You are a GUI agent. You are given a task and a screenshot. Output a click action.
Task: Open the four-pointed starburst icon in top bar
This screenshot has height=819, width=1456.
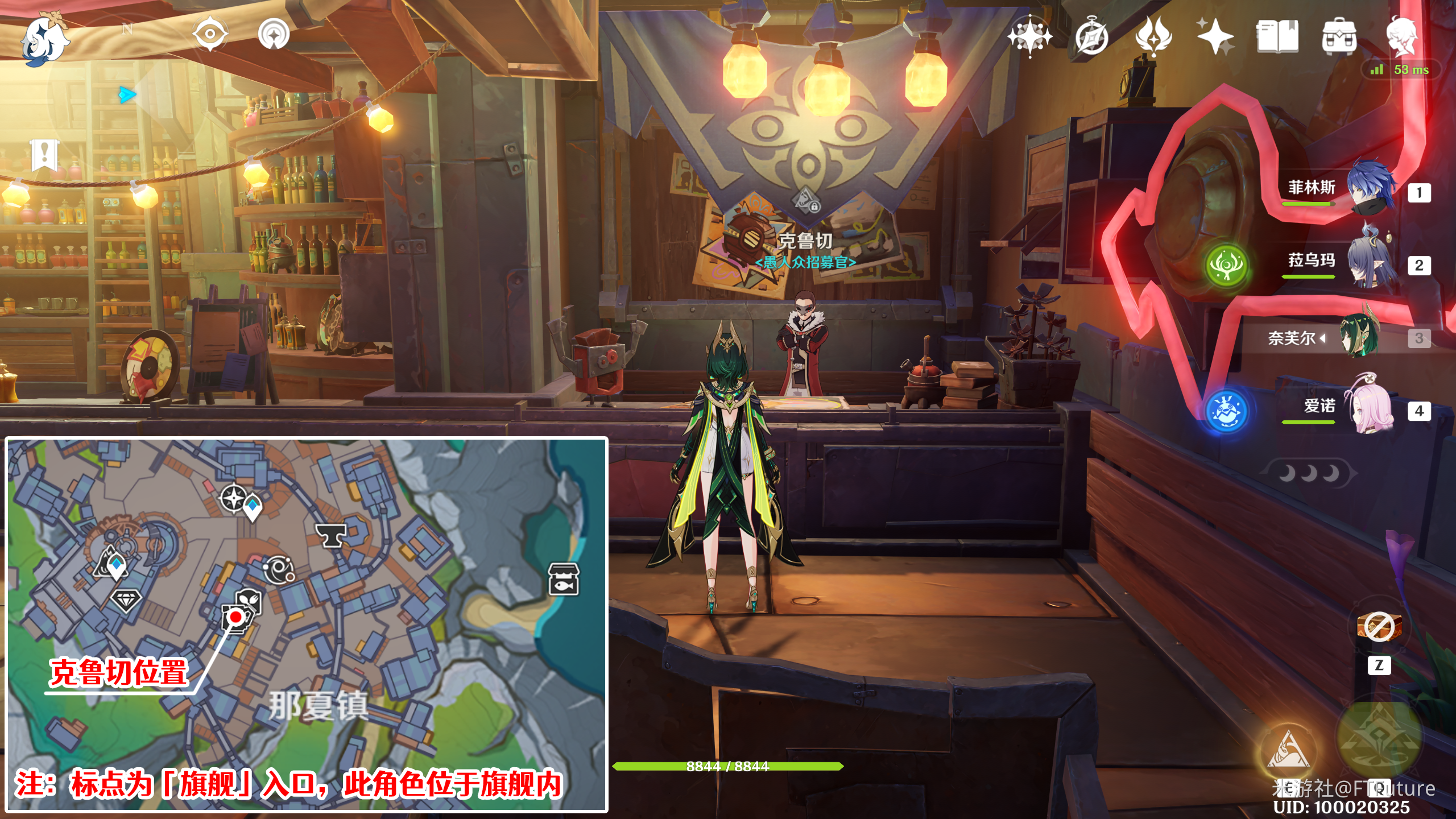(1029, 36)
